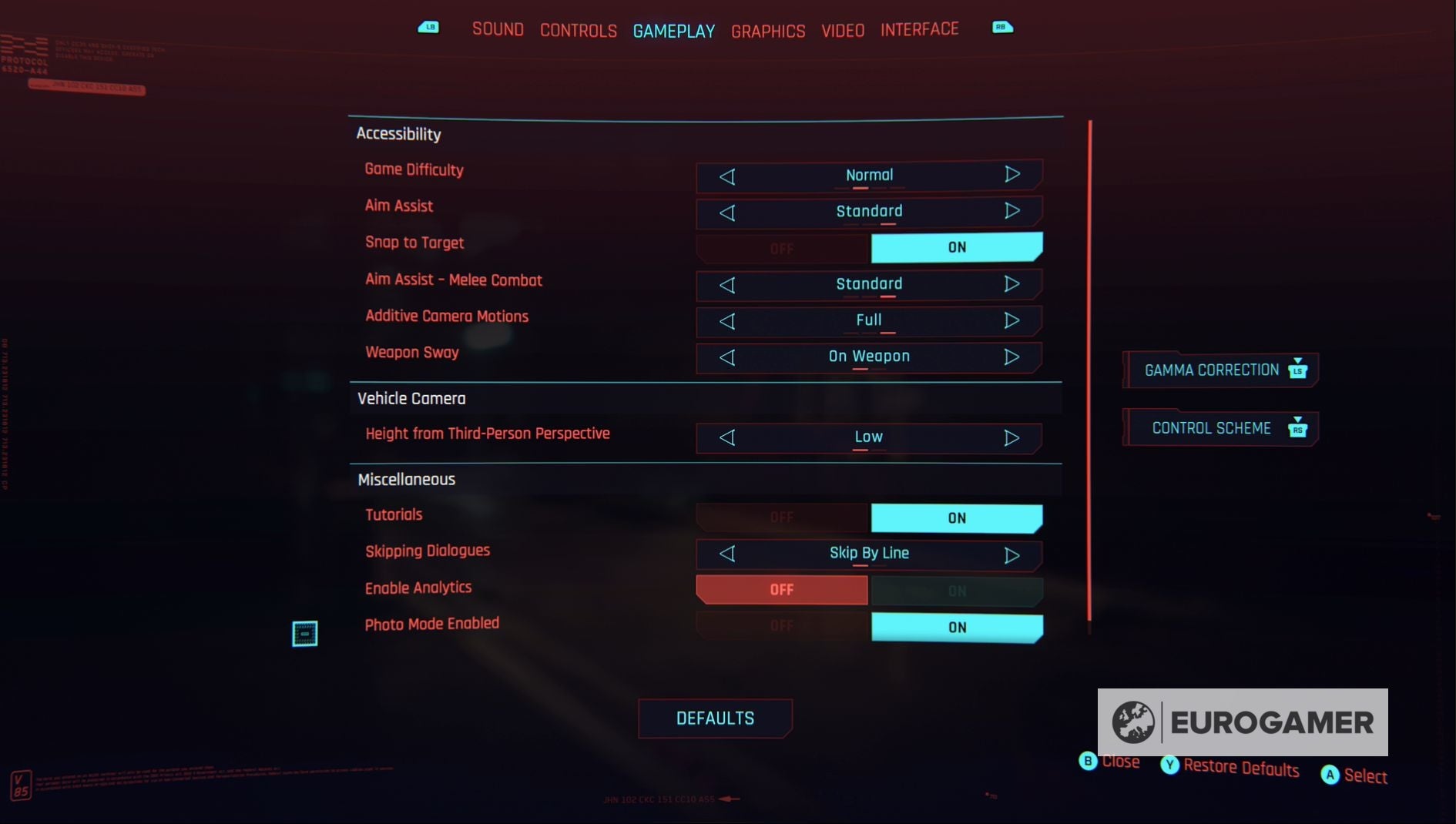1456x824 pixels.
Task: Click the RB bumper icon near Interface tab
Action: pos(1002,27)
